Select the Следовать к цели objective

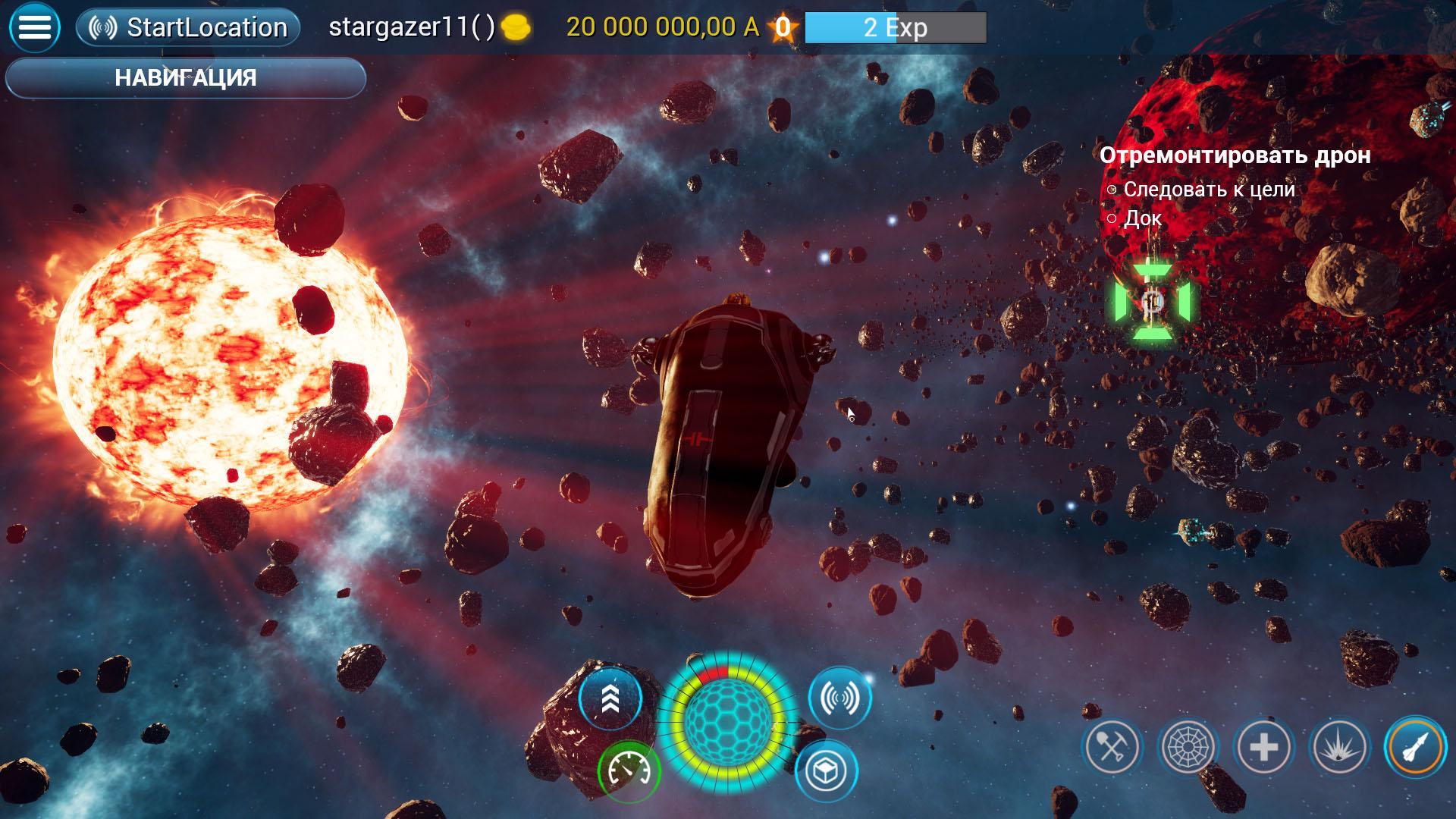tap(1209, 189)
